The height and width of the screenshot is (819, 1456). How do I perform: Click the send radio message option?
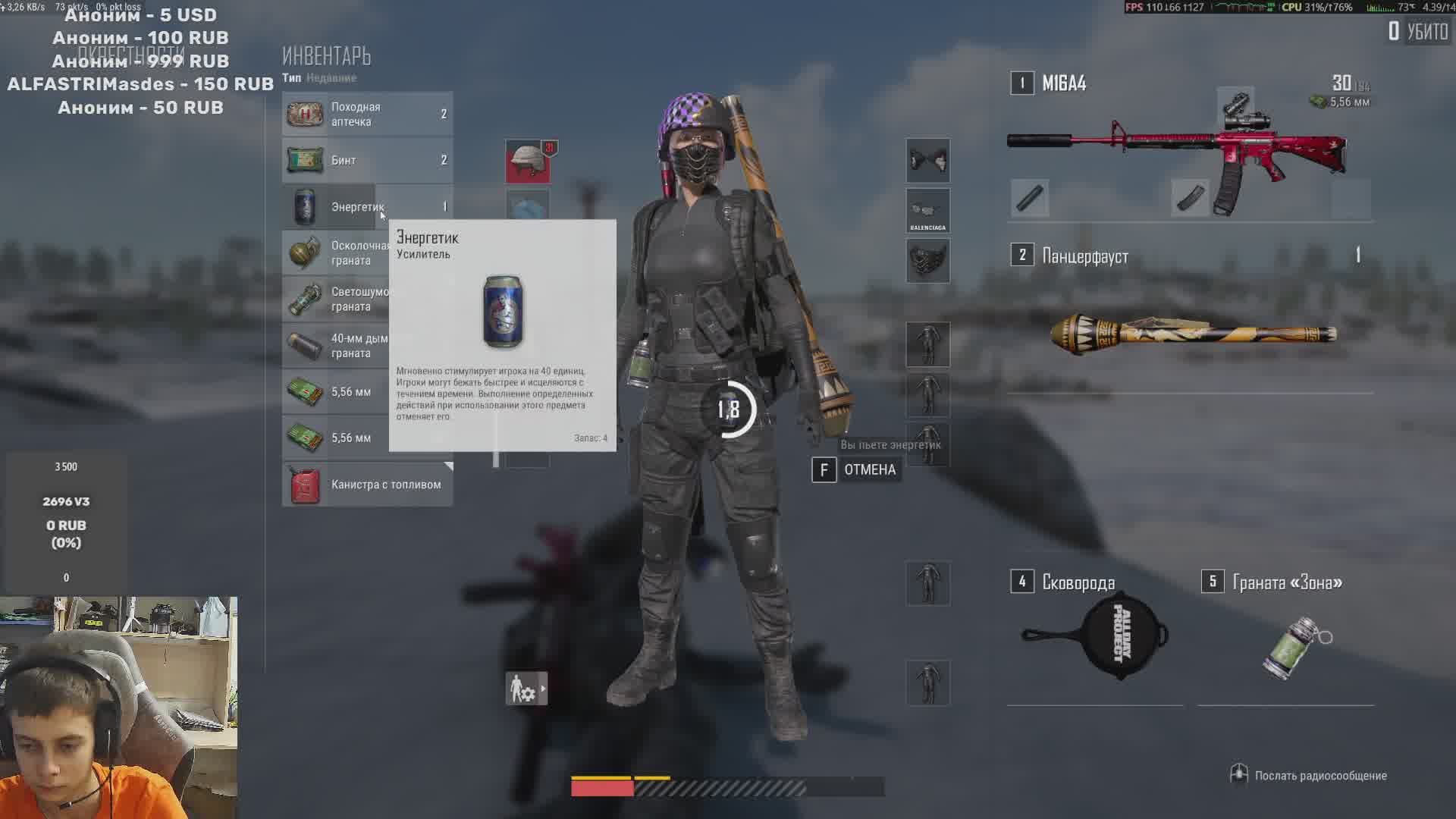(1319, 776)
